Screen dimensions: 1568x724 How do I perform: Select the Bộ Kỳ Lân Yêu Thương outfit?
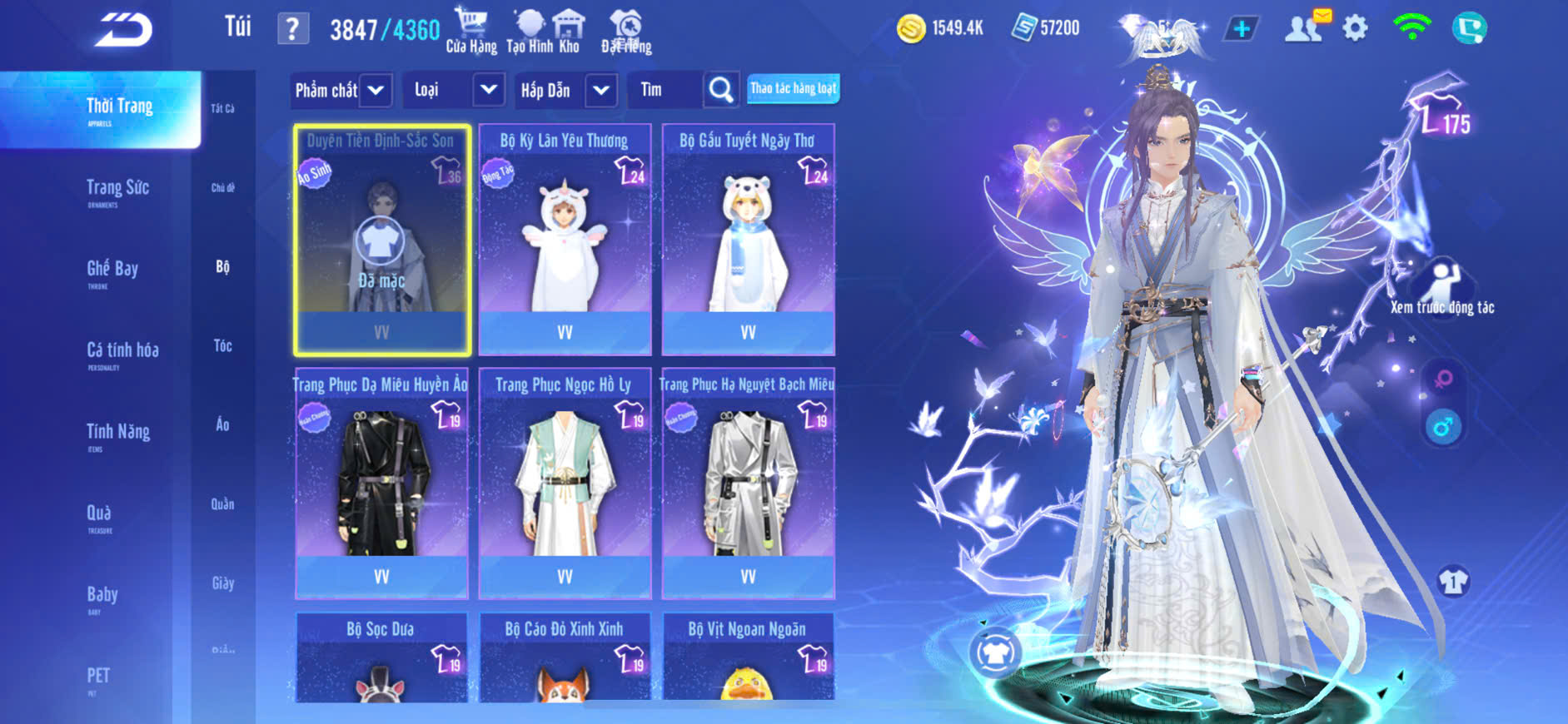pyautogui.click(x=565, y=240)
